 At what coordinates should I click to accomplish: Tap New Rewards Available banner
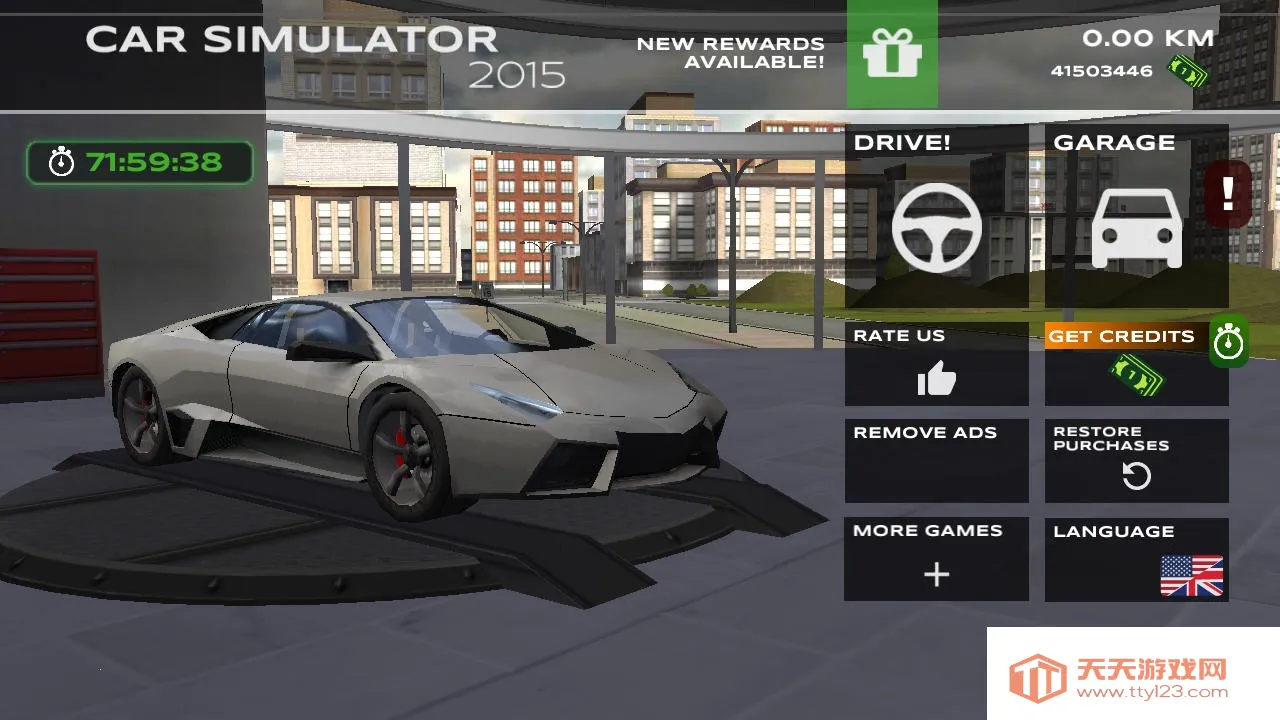(x=728, y=53)
